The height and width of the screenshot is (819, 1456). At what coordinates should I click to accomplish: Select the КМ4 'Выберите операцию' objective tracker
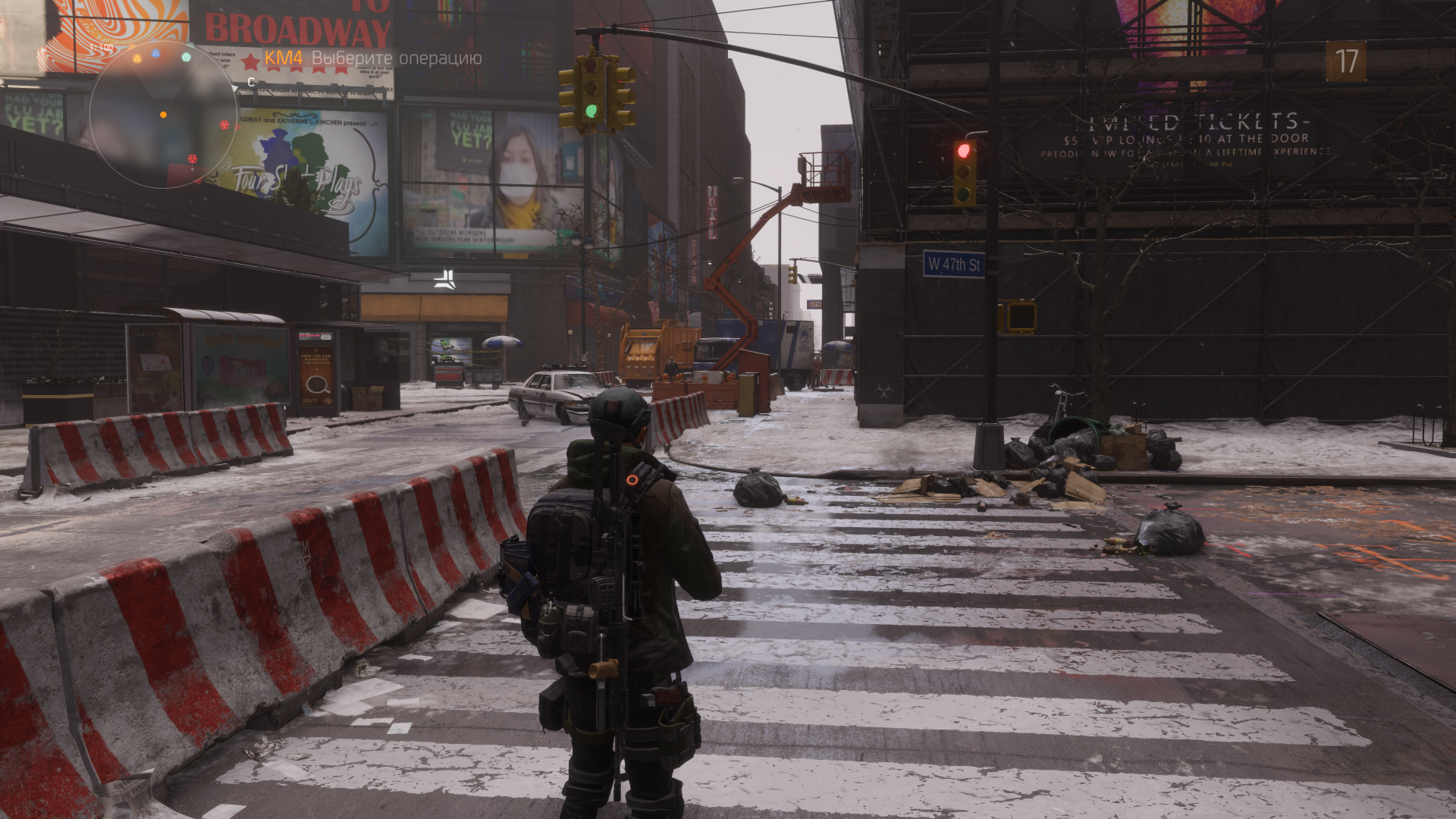click(x=372, y=58)
